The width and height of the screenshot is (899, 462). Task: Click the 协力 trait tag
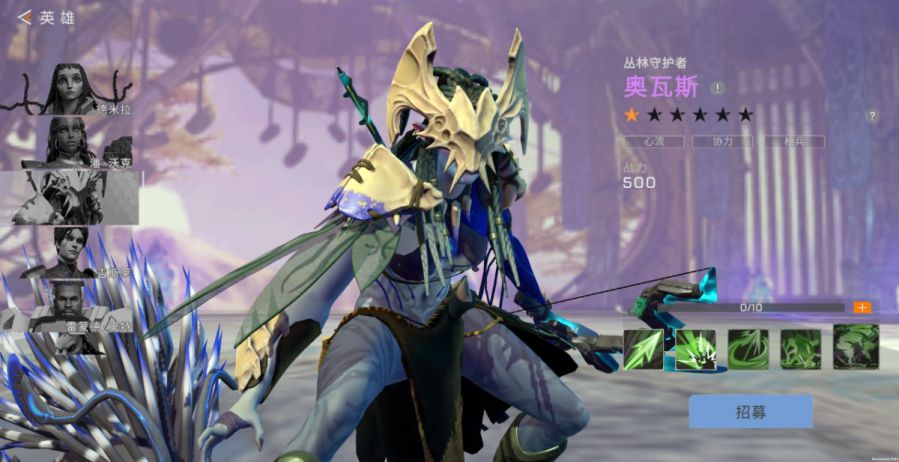[723, 142]
